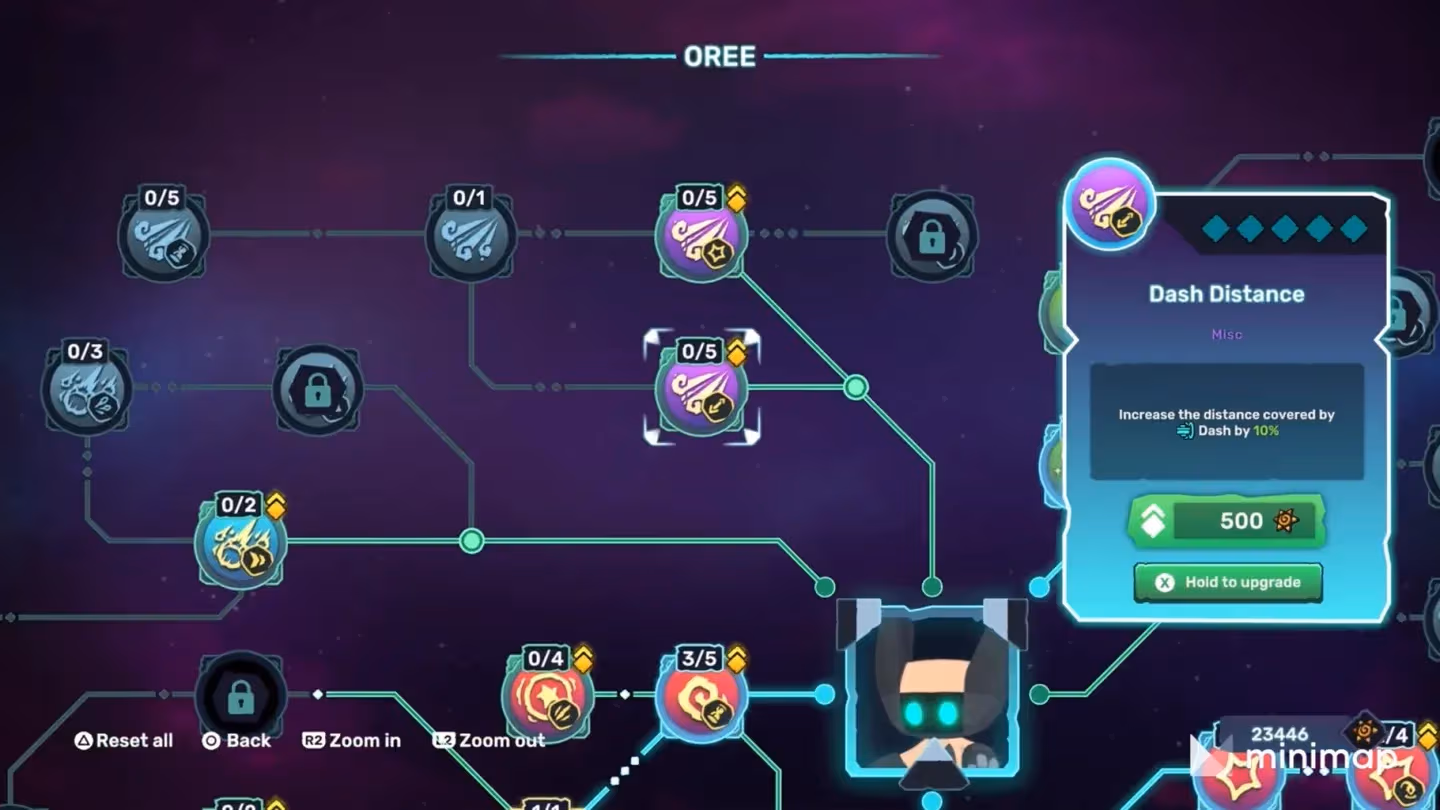
Task: Click Reset all
Action: (123, 741)
